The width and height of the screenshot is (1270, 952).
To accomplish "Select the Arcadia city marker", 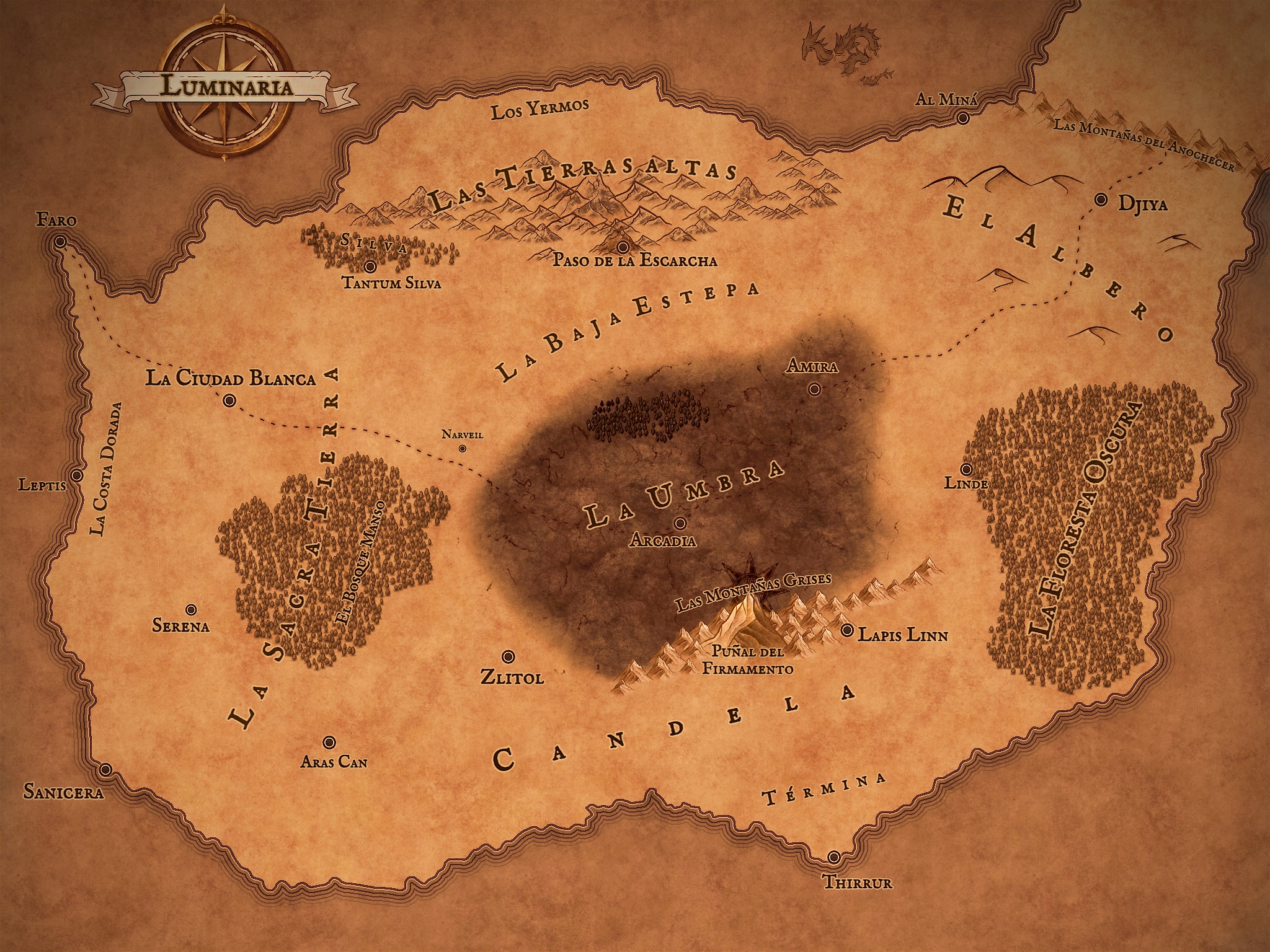I will (x=680, y=522).
